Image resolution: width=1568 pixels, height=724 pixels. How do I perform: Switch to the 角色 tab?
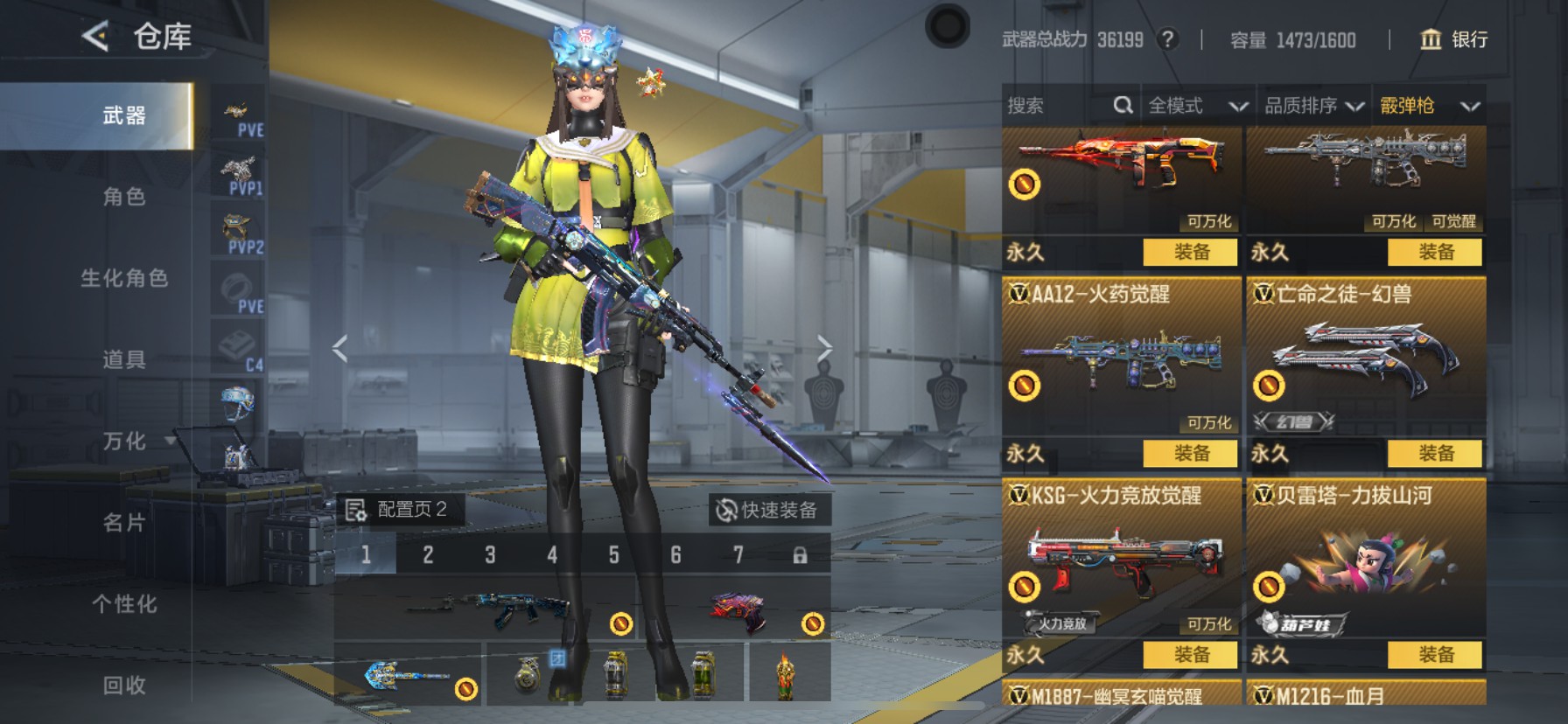pos(123,197)
